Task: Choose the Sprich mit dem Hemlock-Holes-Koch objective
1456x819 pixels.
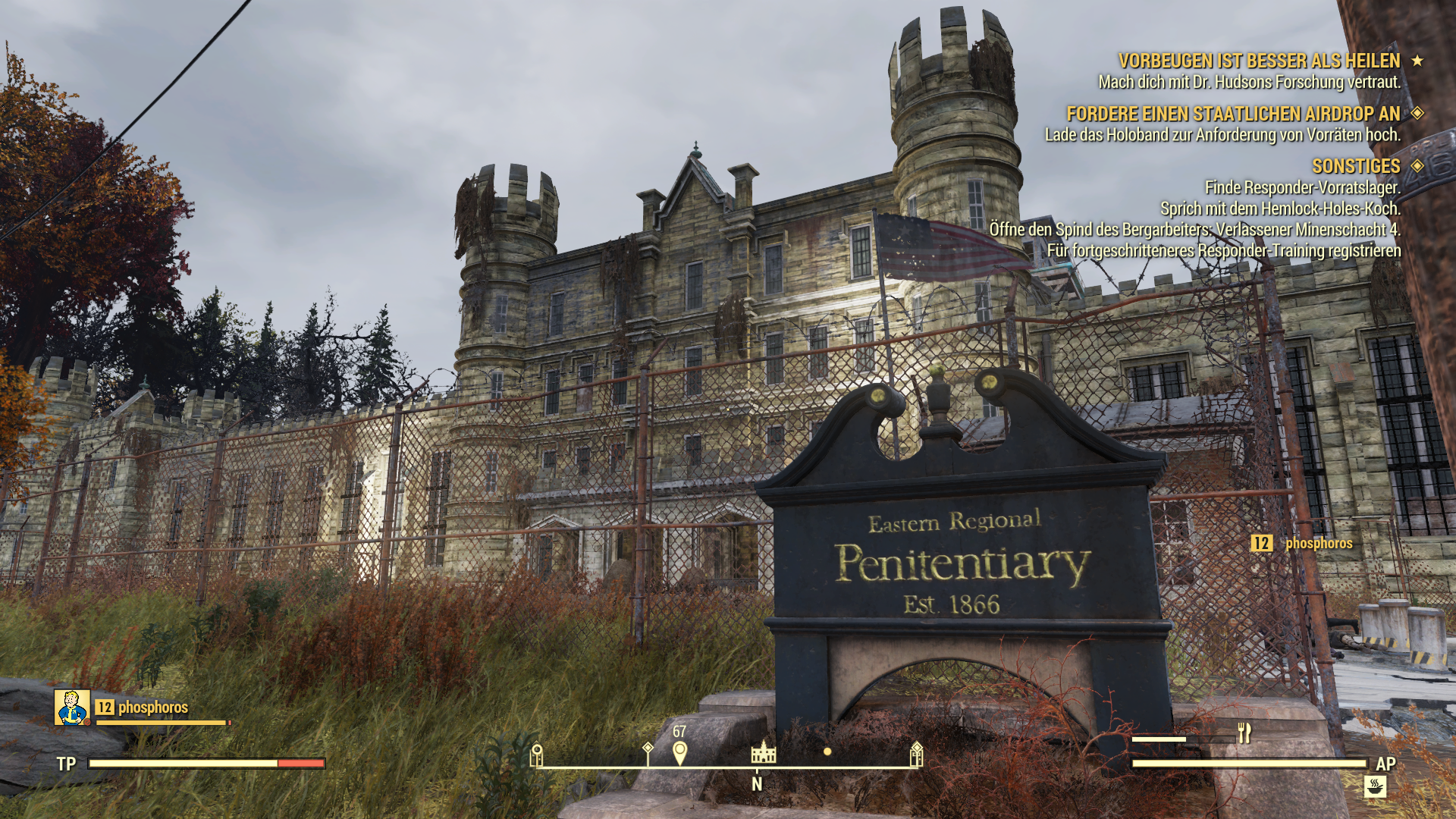Action: point(1280,209)
